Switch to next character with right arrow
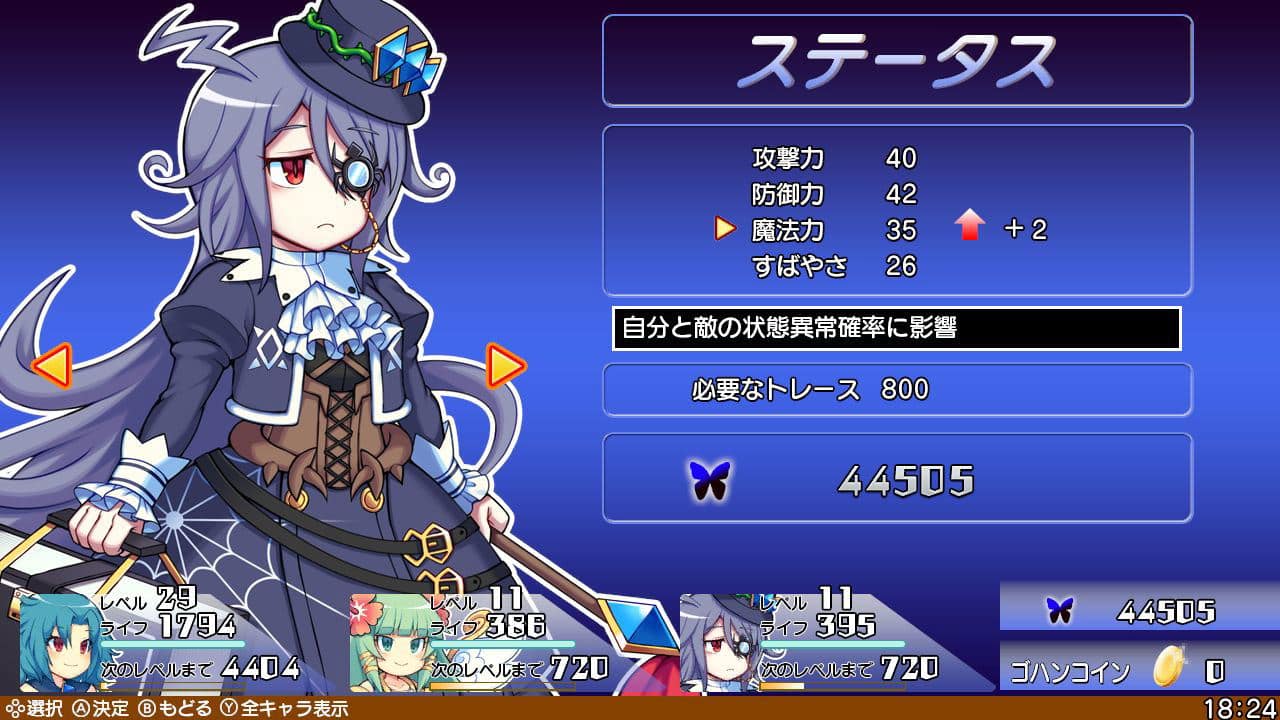Image resolution: width=1280 pixels, height=720 pixels. click(505, 366)
